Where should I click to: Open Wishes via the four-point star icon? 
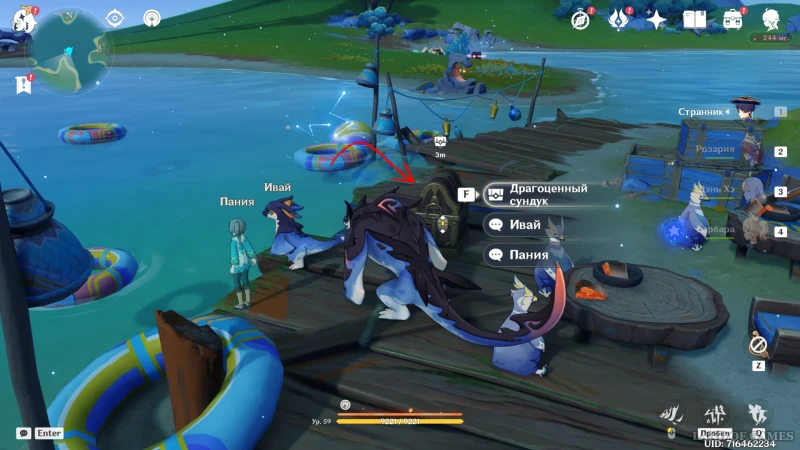tap(656, 19)
